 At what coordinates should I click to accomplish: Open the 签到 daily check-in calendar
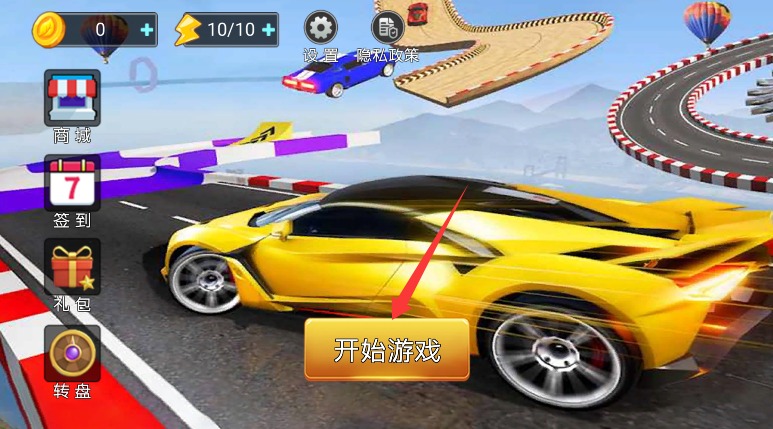(72, 184)
